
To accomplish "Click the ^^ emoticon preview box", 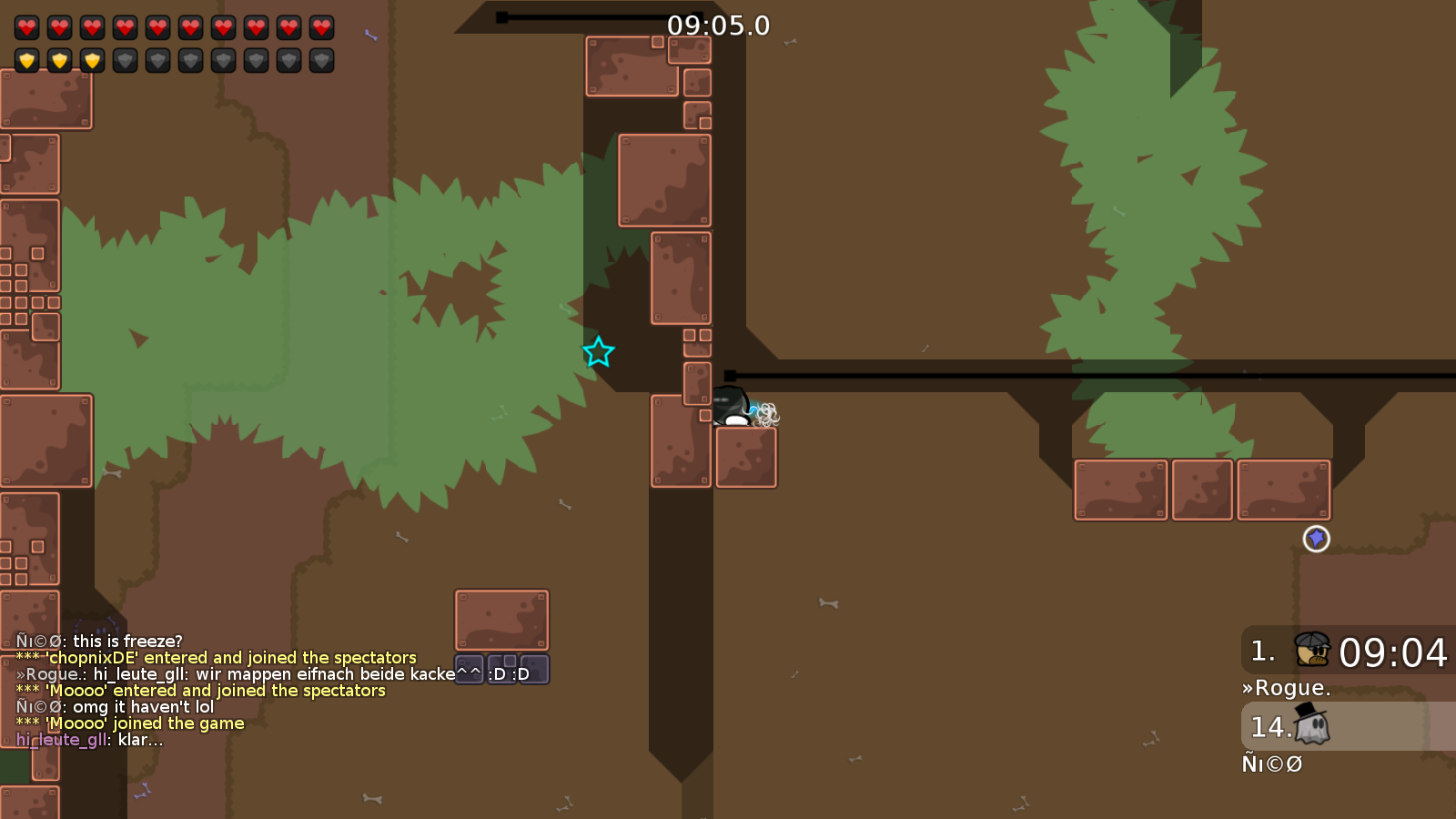I will [467, 670].
